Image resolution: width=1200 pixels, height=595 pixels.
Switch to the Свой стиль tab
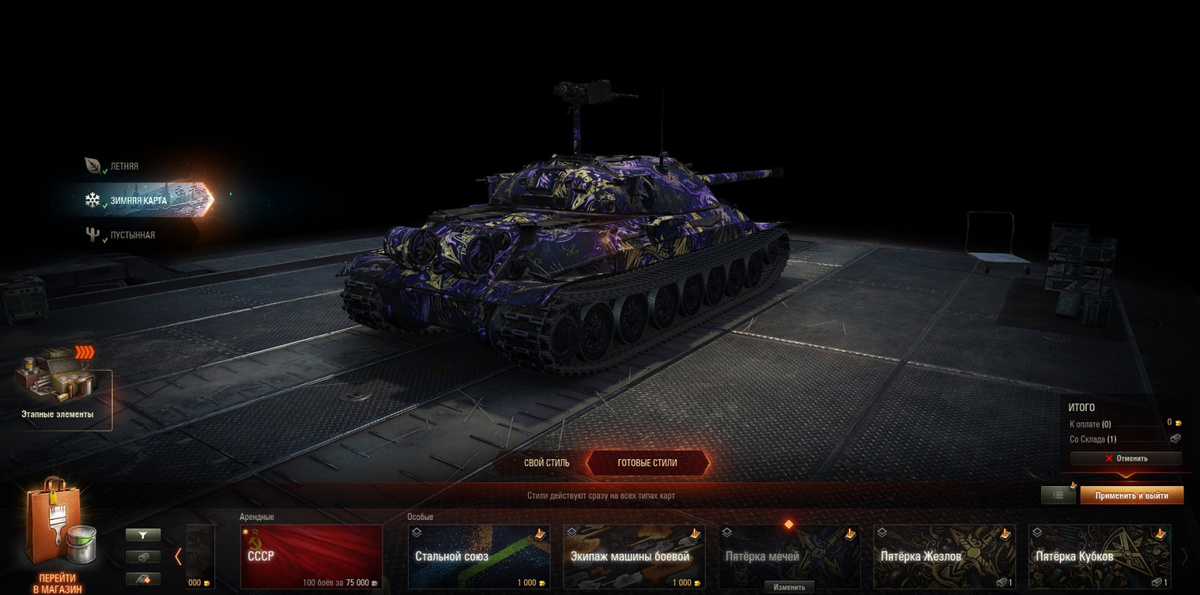(x=546, y=463)
